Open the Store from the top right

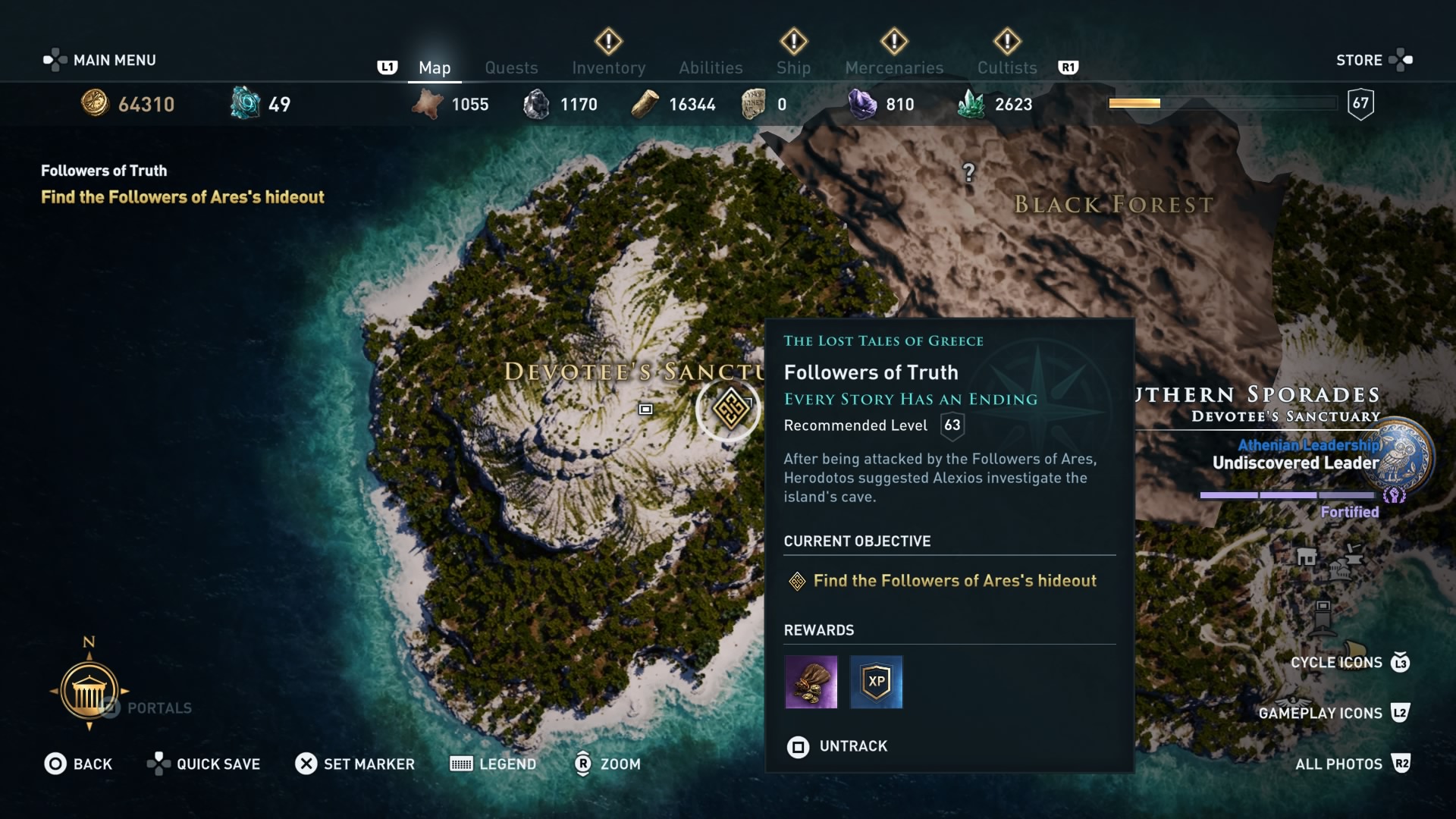click(x=1360, y=60)
